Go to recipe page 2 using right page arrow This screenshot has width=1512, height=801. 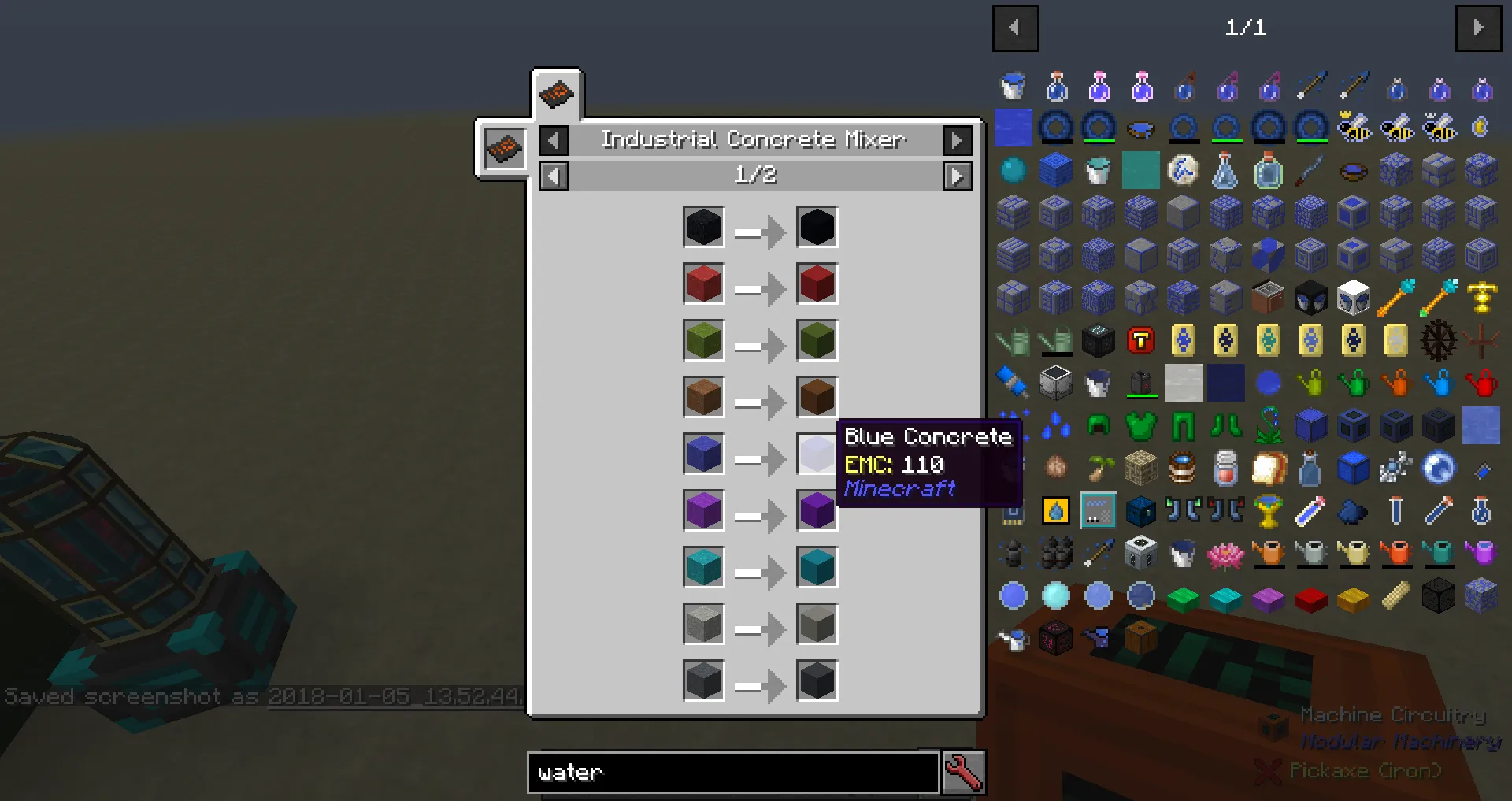click(957, 176)
